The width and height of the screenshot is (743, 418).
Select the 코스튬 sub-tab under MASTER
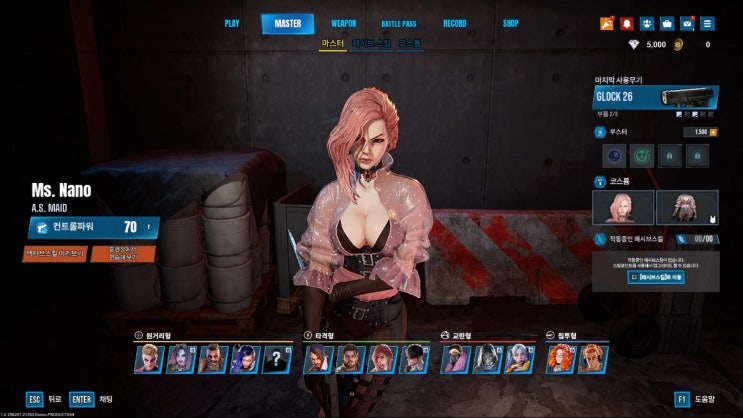(410, 45)
